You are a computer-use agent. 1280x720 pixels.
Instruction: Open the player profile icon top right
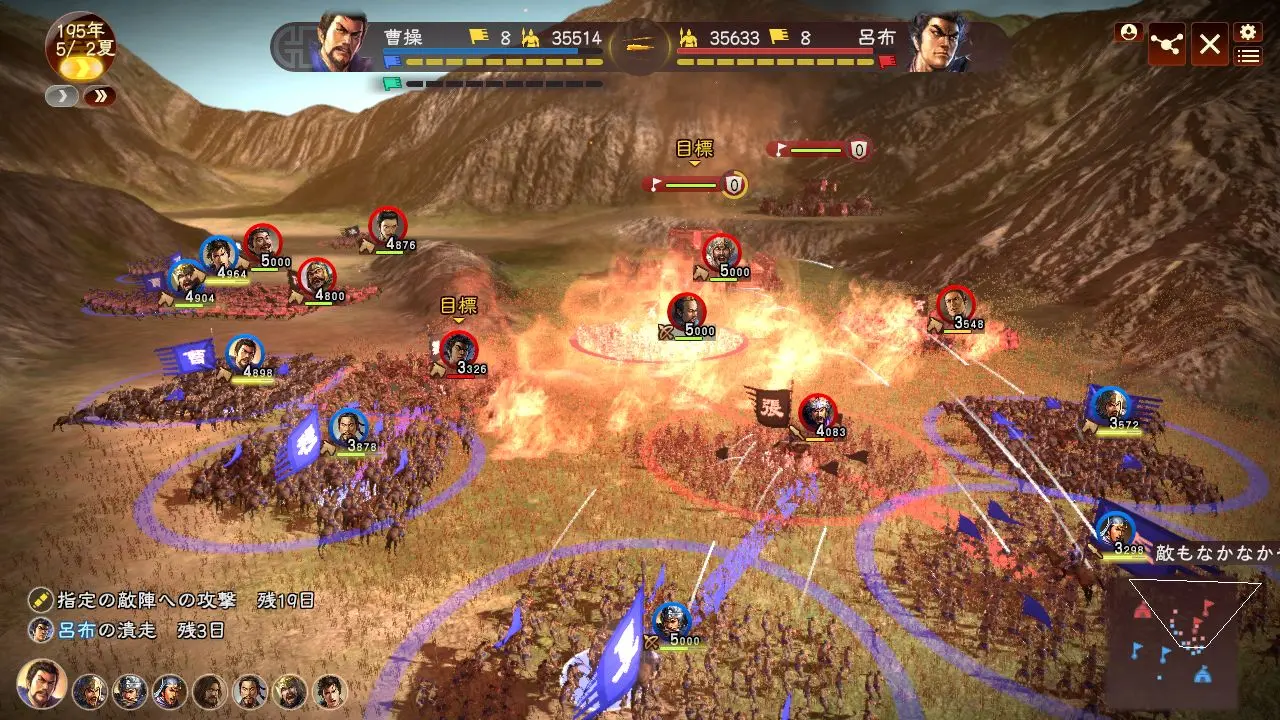(1129, 32)
